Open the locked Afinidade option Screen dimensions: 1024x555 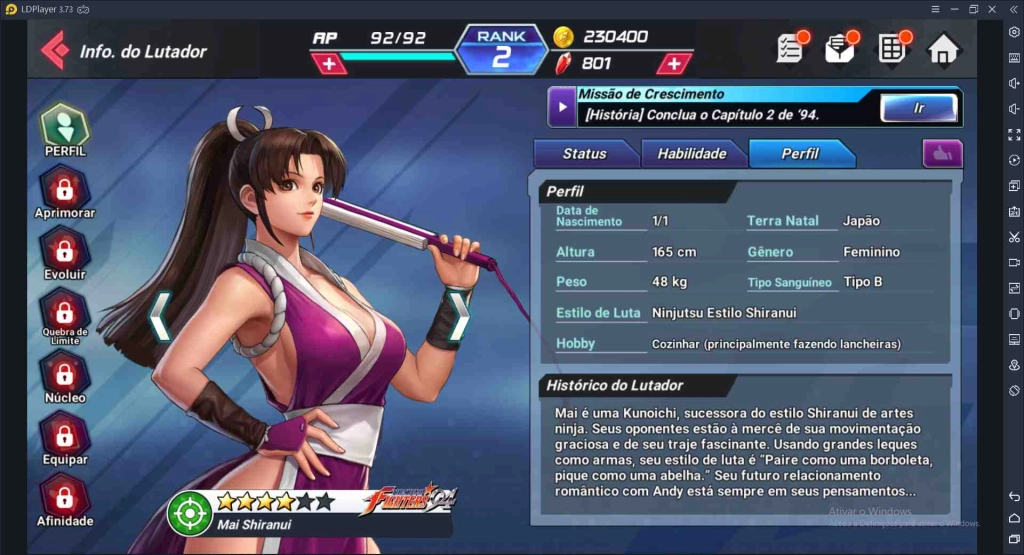coord(65,500)
